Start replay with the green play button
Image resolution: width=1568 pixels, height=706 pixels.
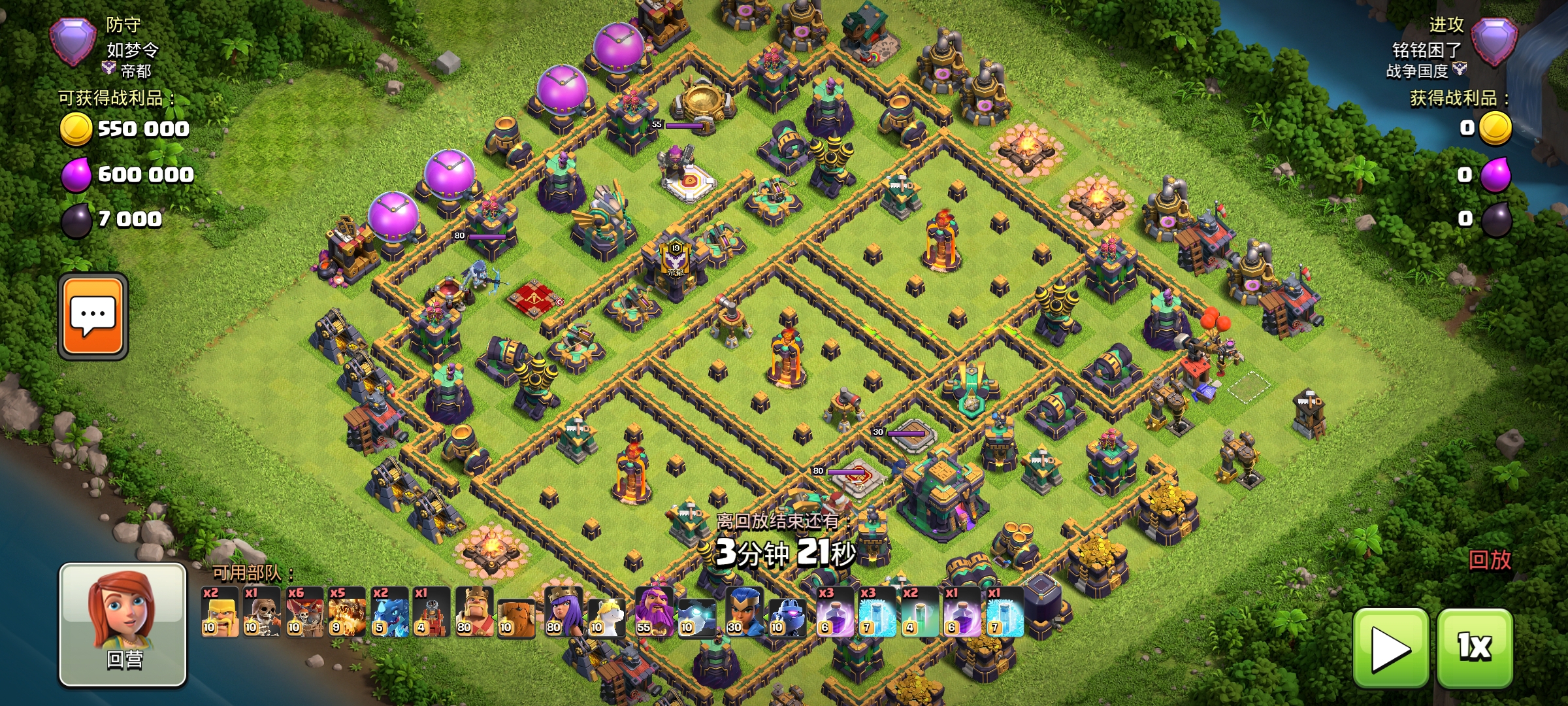[1390, 648]
